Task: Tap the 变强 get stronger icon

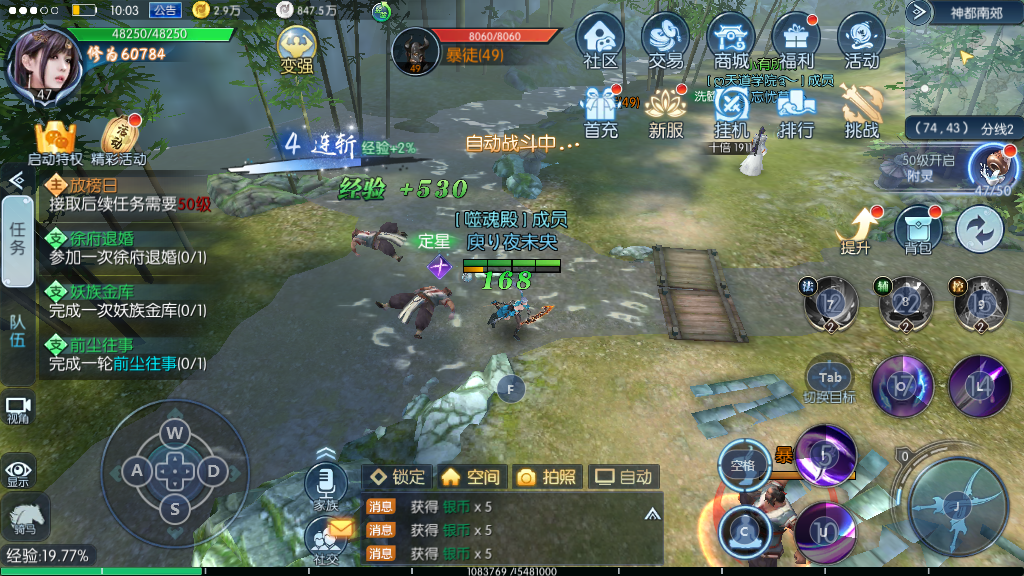Action: [296, 50]
